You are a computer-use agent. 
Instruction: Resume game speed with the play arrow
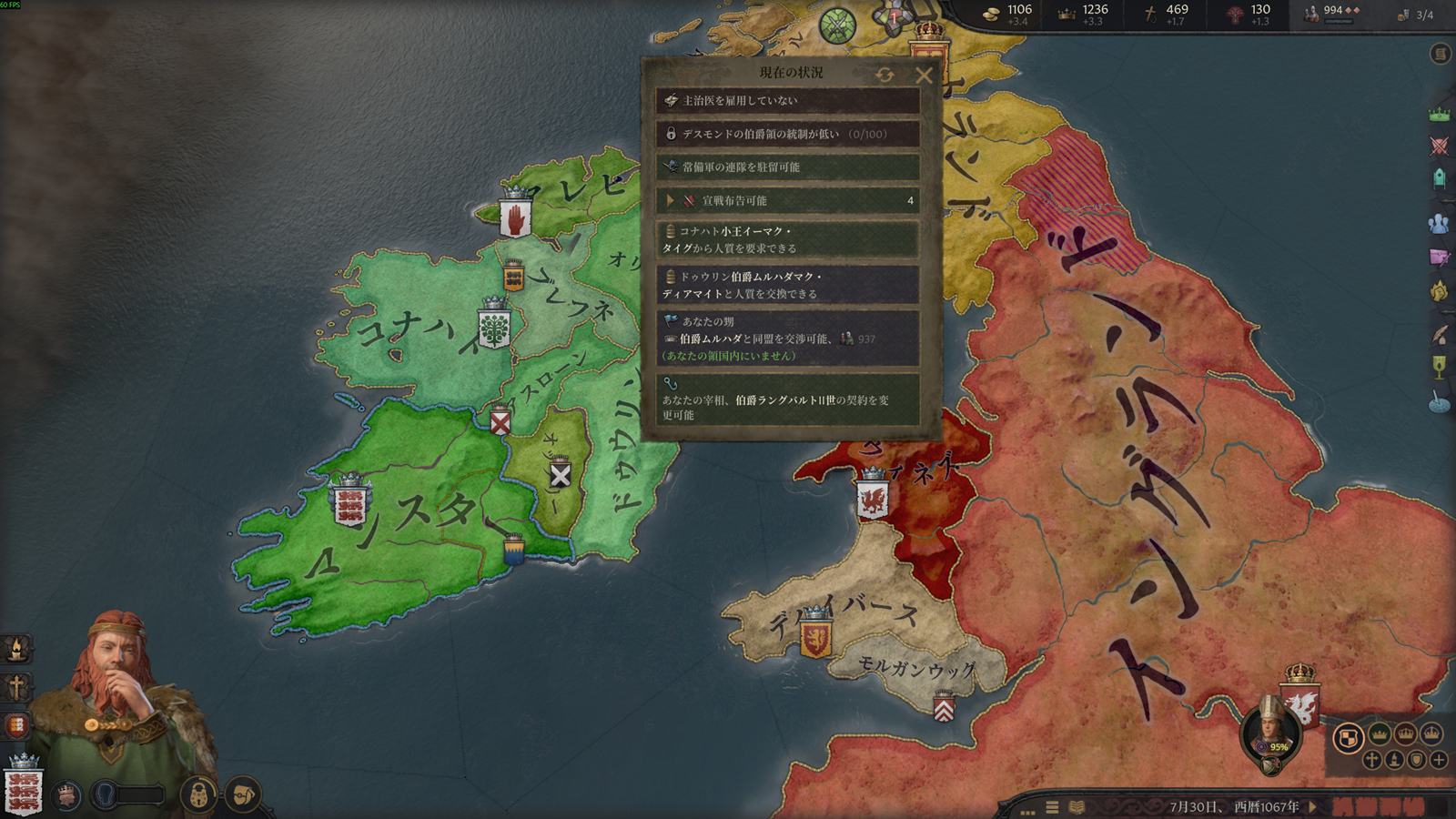point(1313,806)
